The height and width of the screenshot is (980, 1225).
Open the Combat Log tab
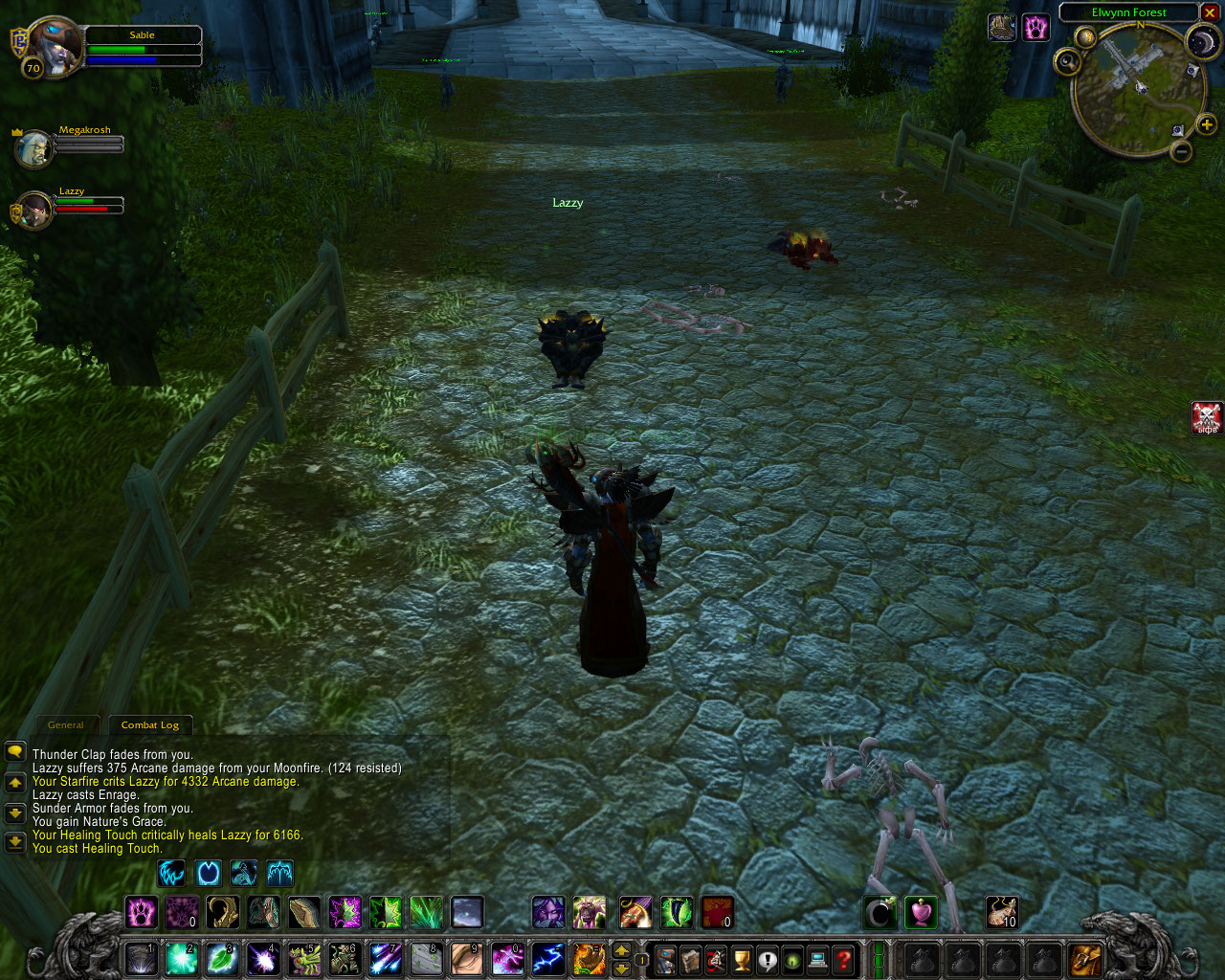pyautogui.click(x=150, y=724)
